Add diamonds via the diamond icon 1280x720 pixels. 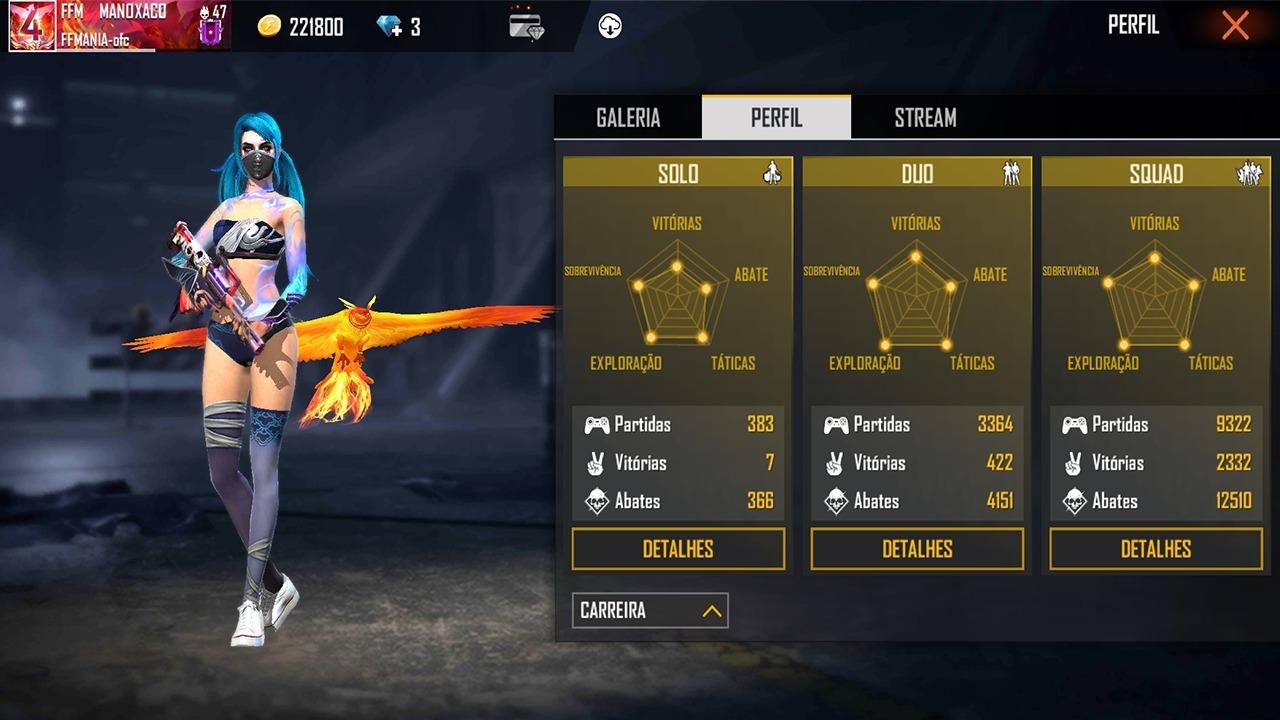389,27
